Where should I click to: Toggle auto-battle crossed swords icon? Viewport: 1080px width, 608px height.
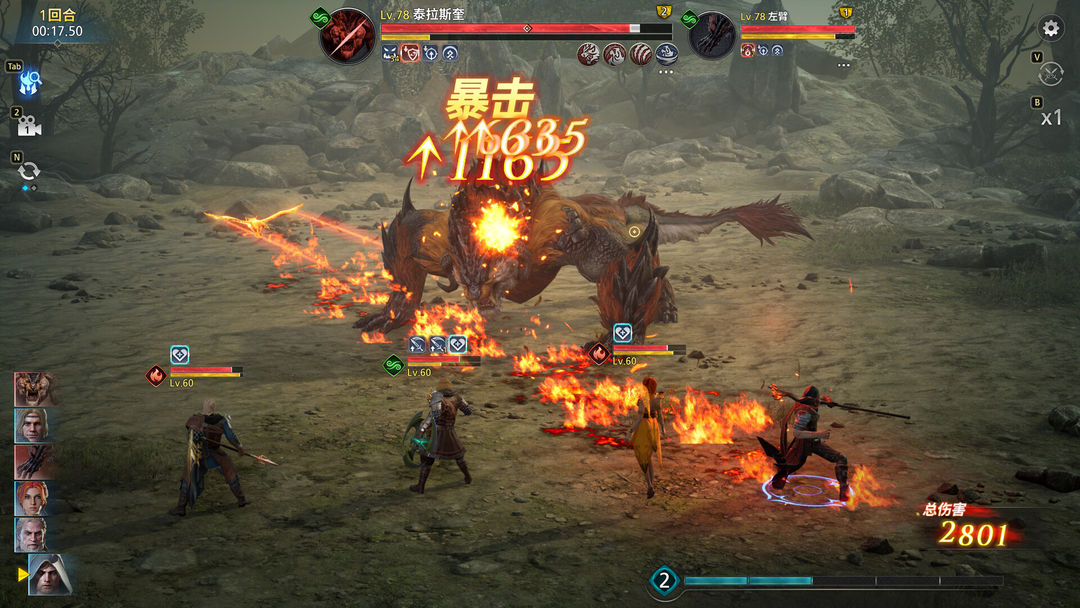point(1051,74)
